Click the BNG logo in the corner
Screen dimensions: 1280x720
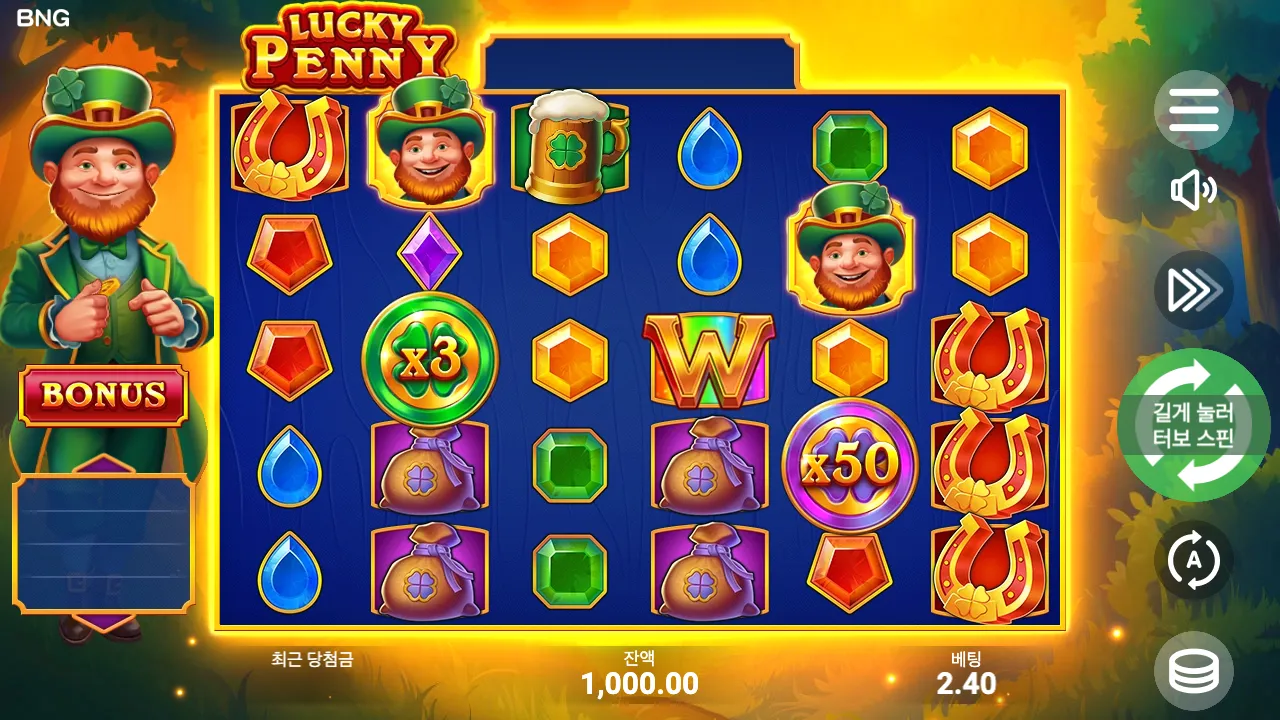tap(44, 16)
